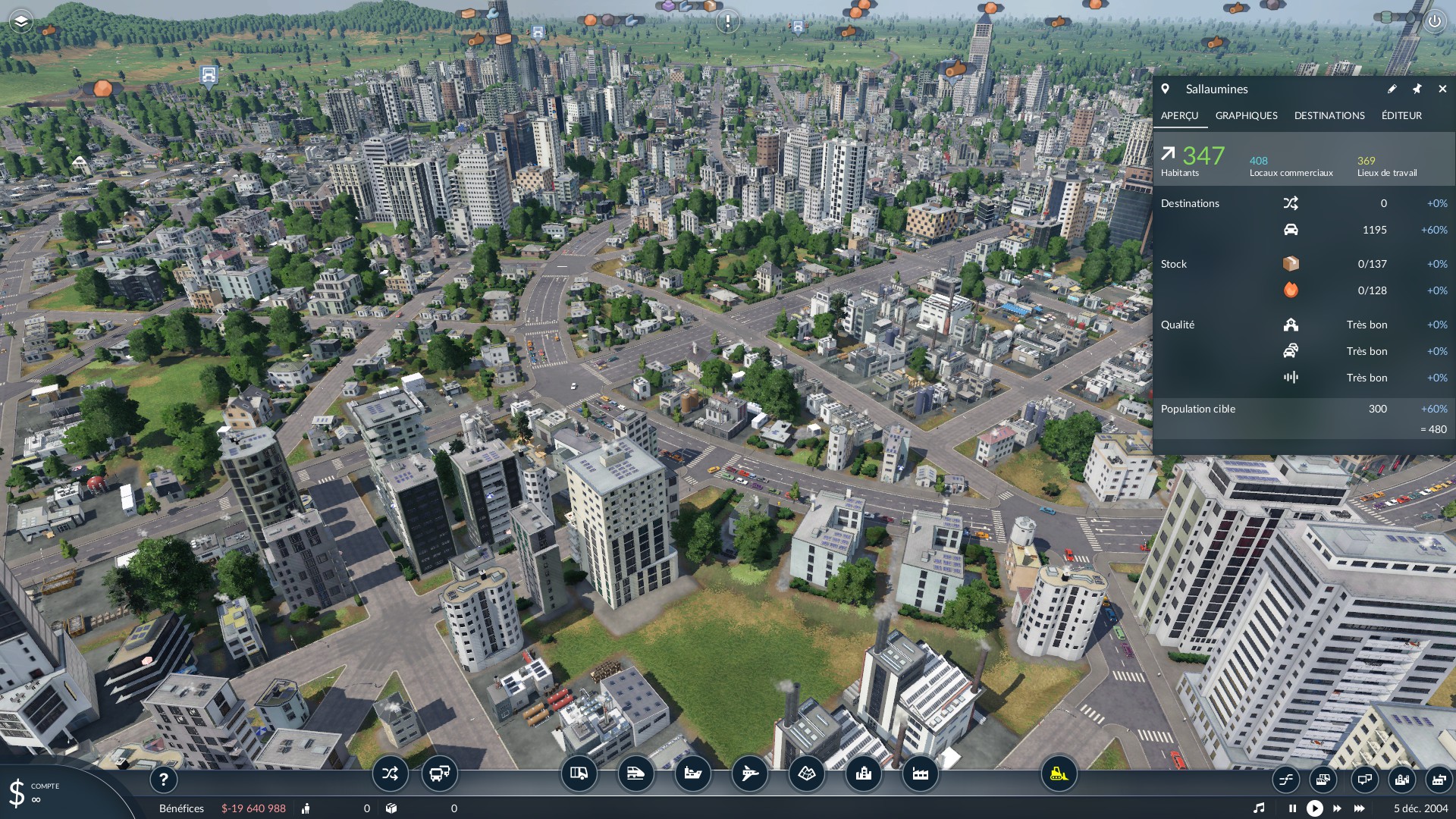Set game speed to fast forward
The height and width of the screenshot is (819, 1456).
[x=1337, y=808]
